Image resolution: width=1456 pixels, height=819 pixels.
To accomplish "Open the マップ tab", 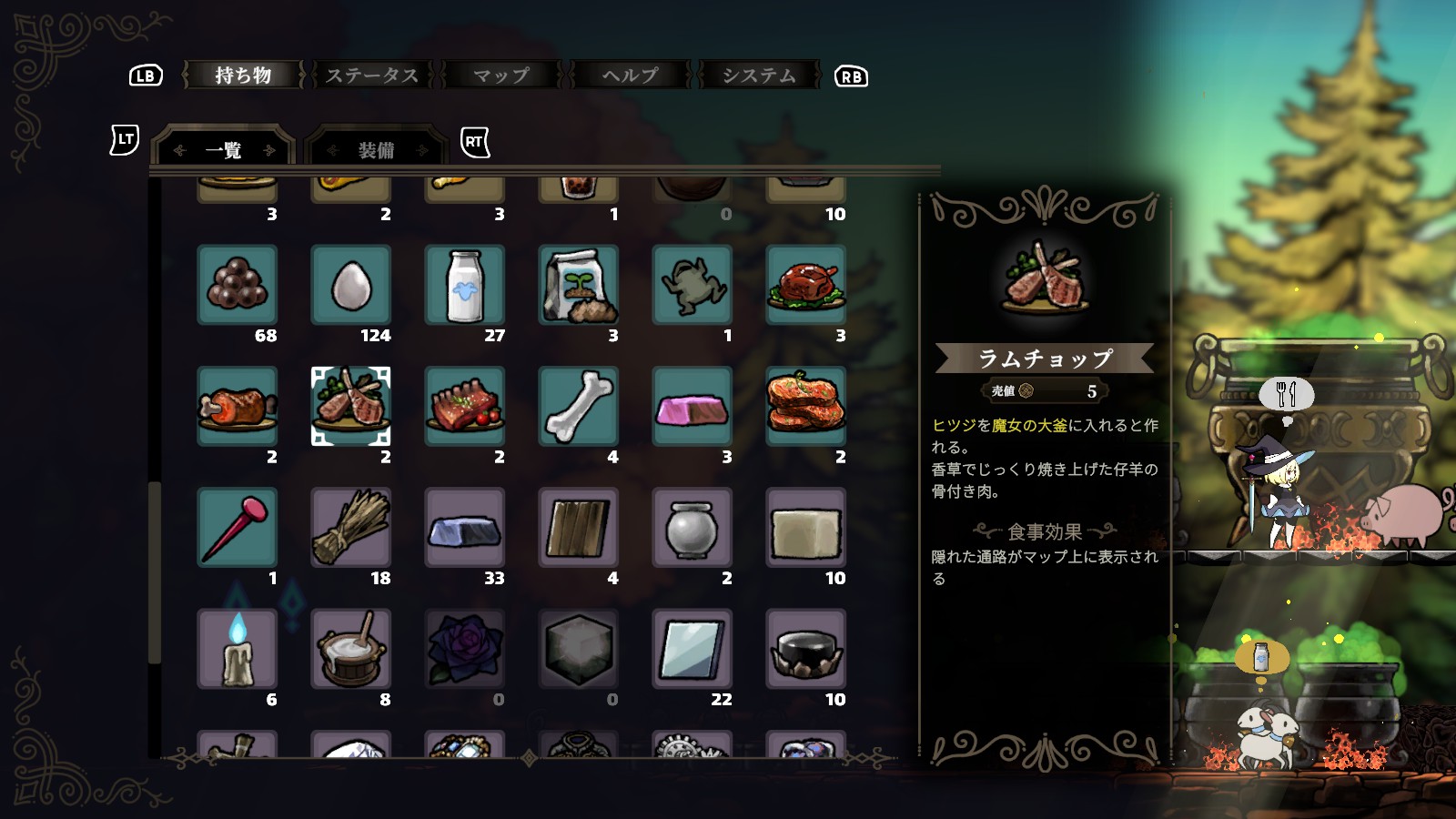I will (x=501, y=76).
